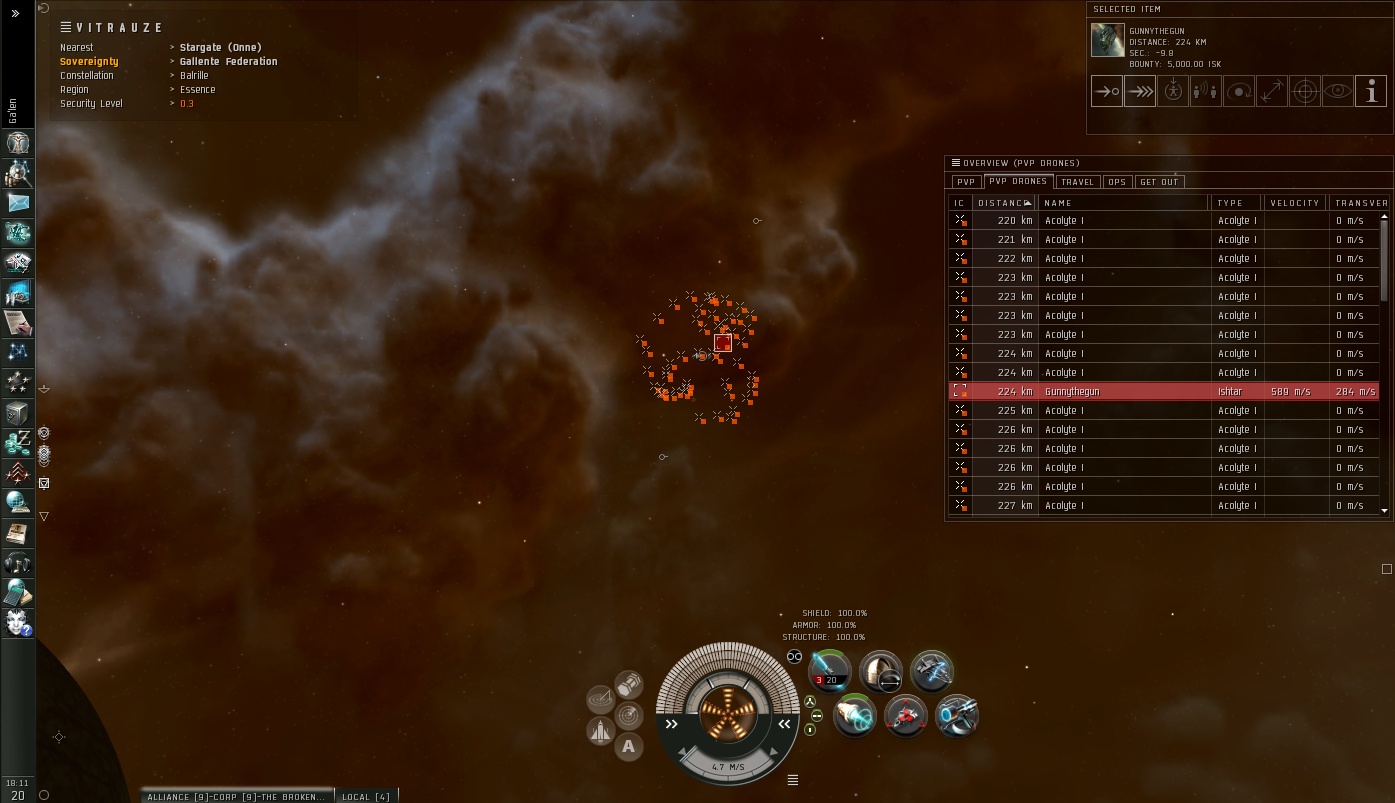This screenshot has width=1395, height=803.
Task: Click the Approach button for selected item
Action: pos(1106,92)
